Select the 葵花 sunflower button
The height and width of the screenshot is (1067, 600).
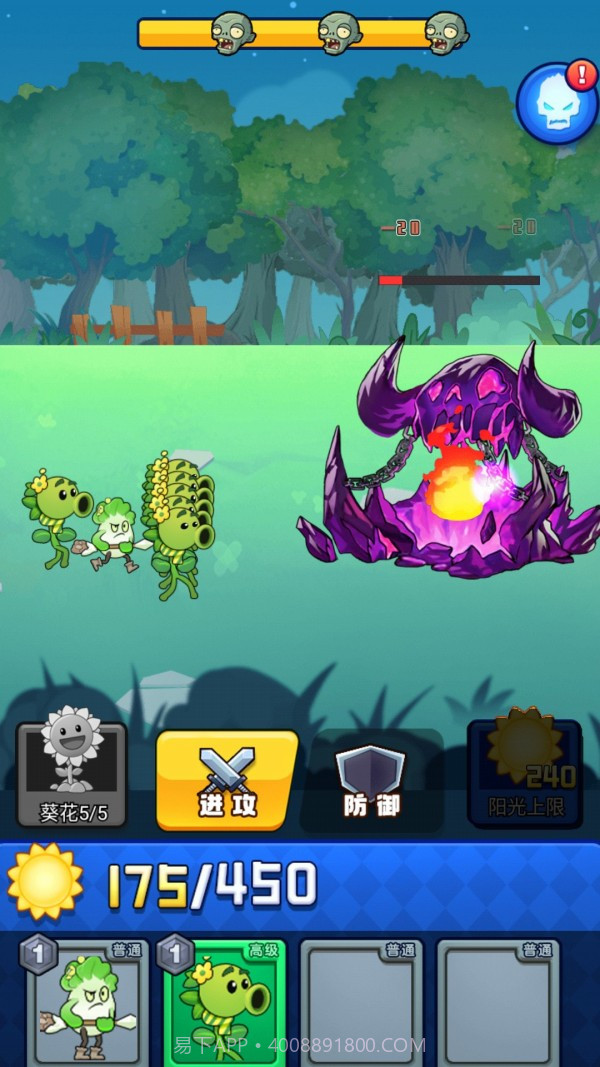click(72, 774)
